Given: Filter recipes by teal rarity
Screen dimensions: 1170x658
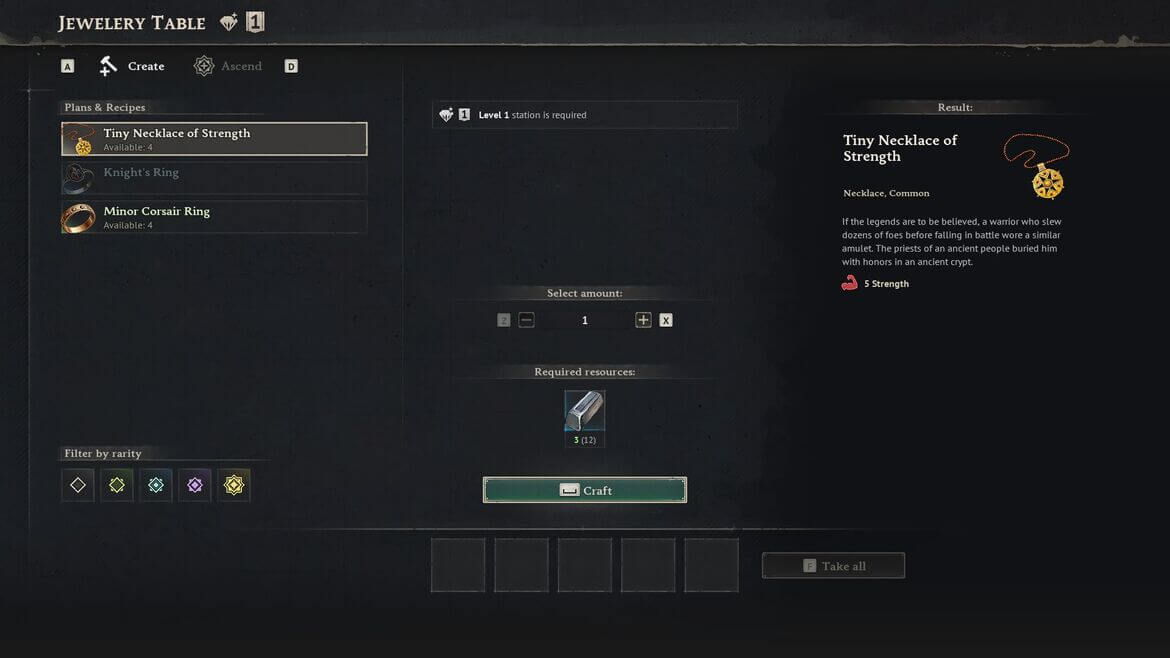Looking at the screenshot, I should pyautogui.click(x=156, y=485).
